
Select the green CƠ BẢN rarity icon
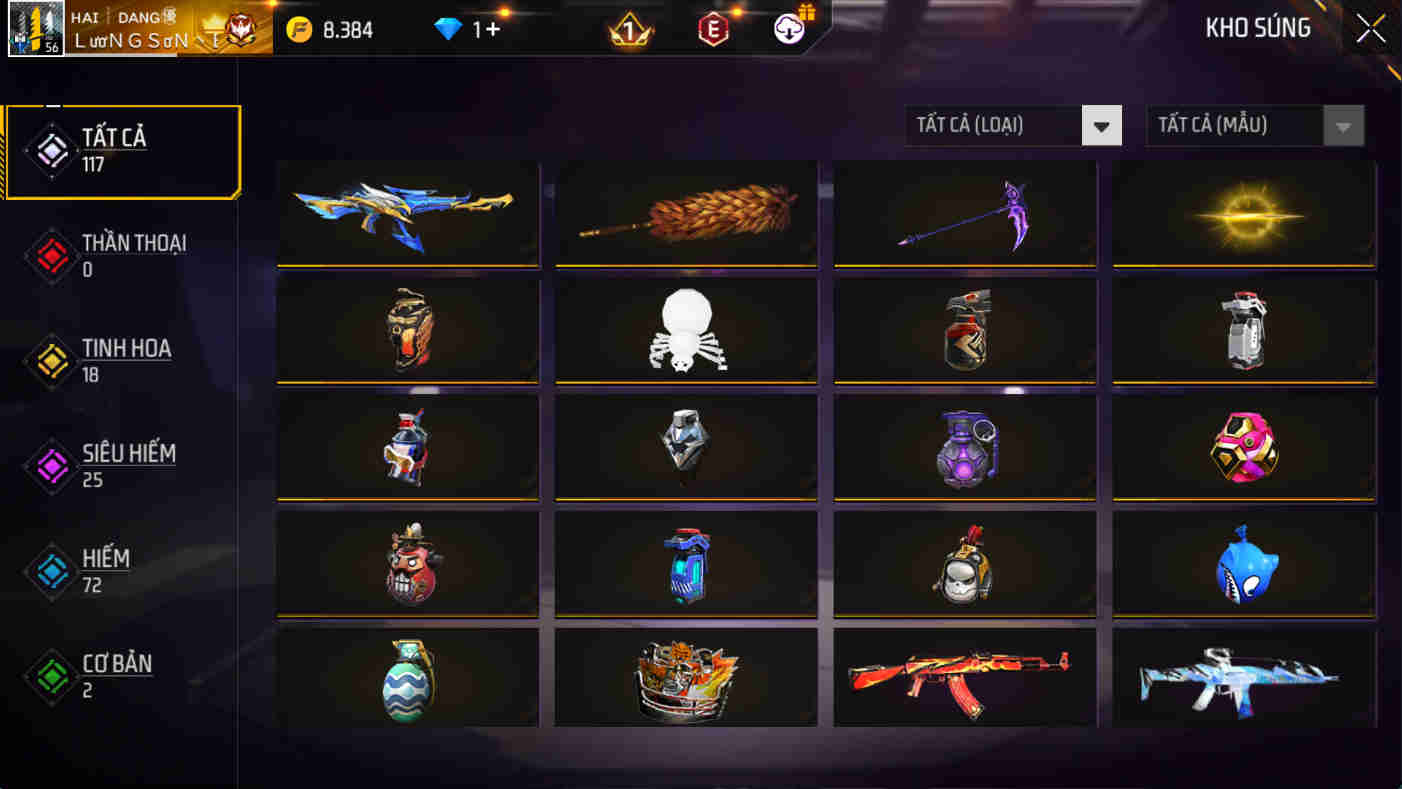pyautogui.click(x=51, y=674)
